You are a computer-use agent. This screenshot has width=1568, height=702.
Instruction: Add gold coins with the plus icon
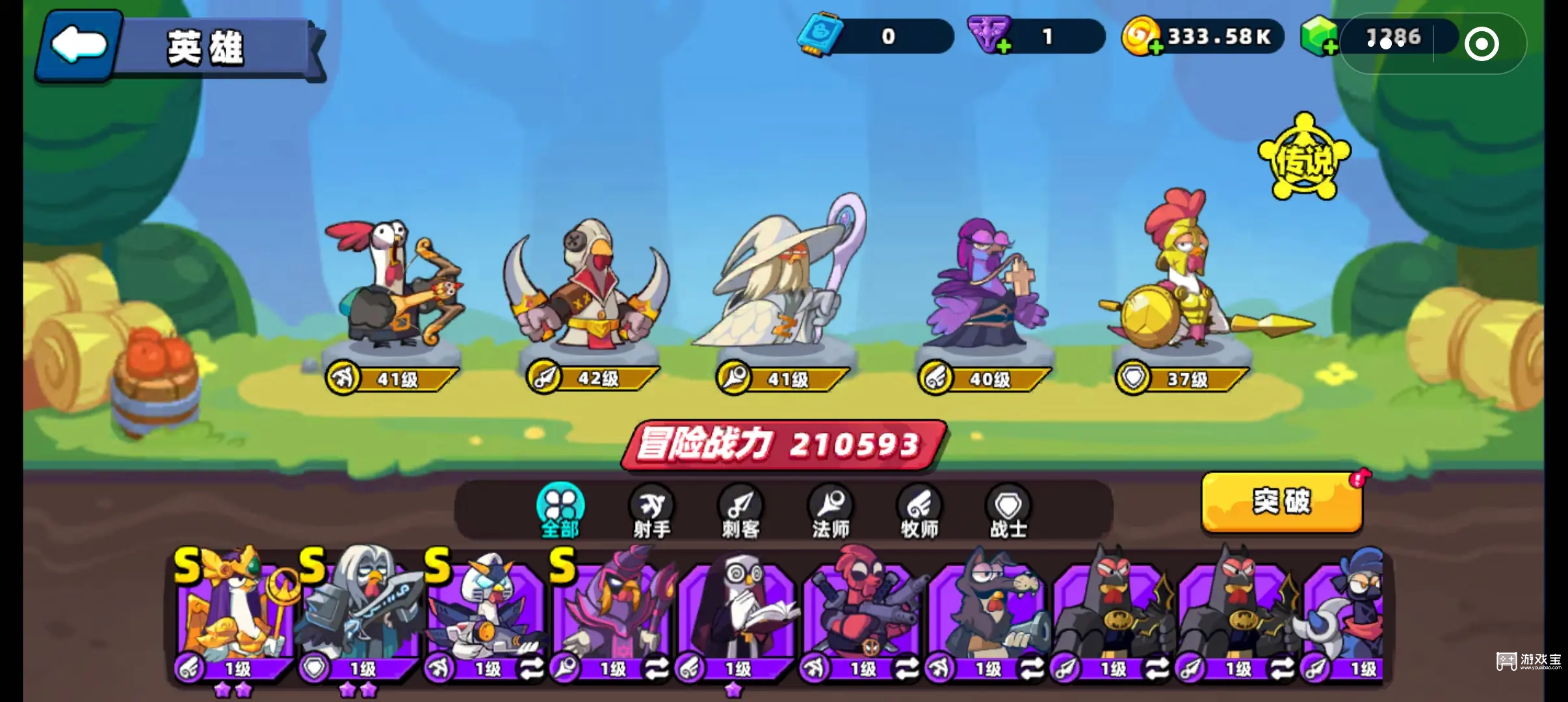tap(1155, 47)
